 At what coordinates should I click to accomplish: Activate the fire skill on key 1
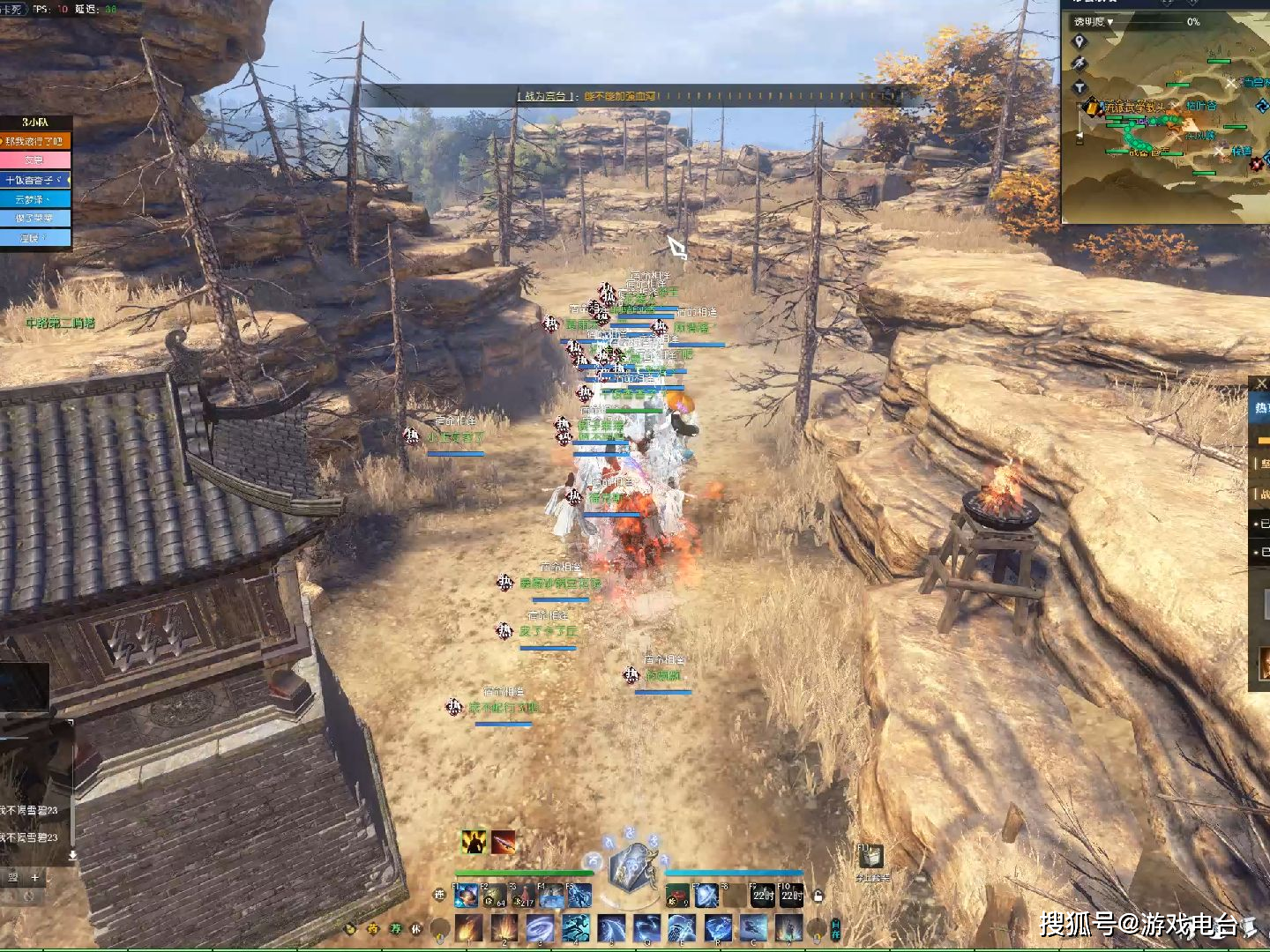(x=468, y=928)
